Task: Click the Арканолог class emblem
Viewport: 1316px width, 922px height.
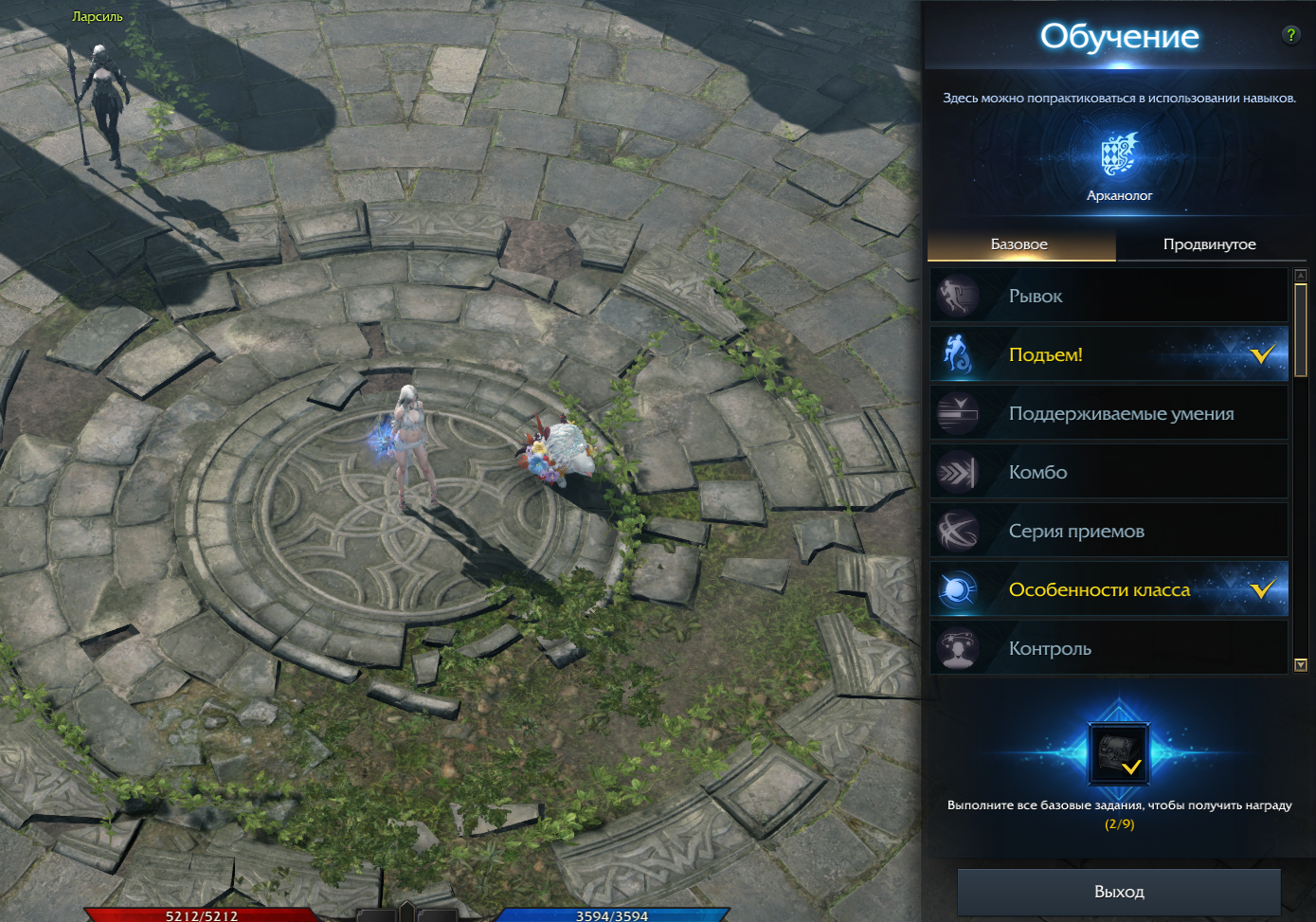Action: click(1119, 155)
